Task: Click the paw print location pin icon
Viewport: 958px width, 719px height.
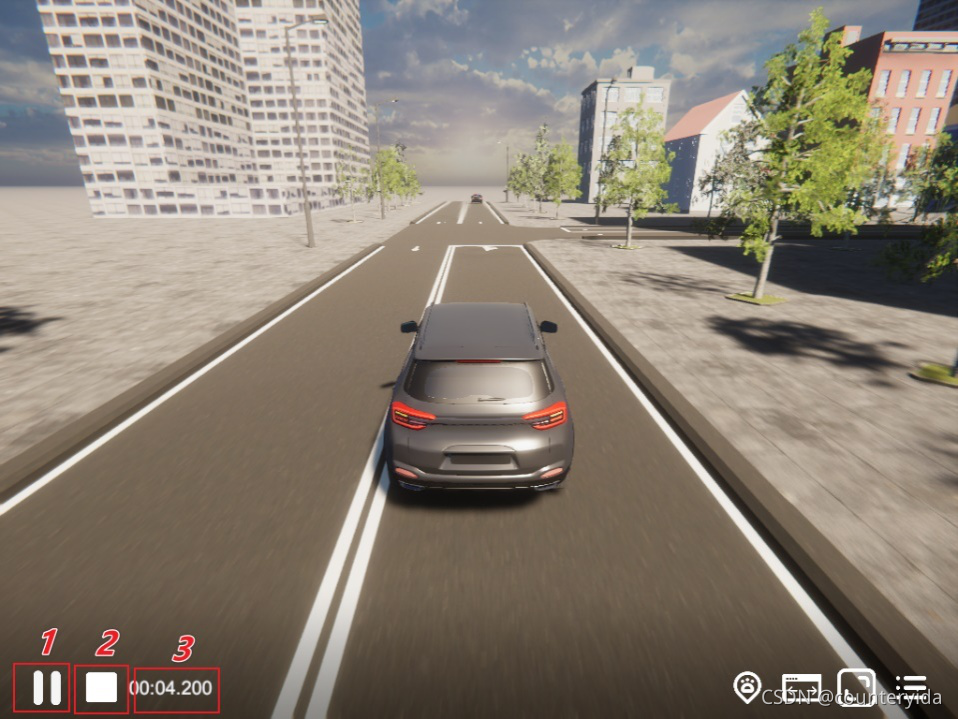Action: pyautogui.click(x=747, y=687)
